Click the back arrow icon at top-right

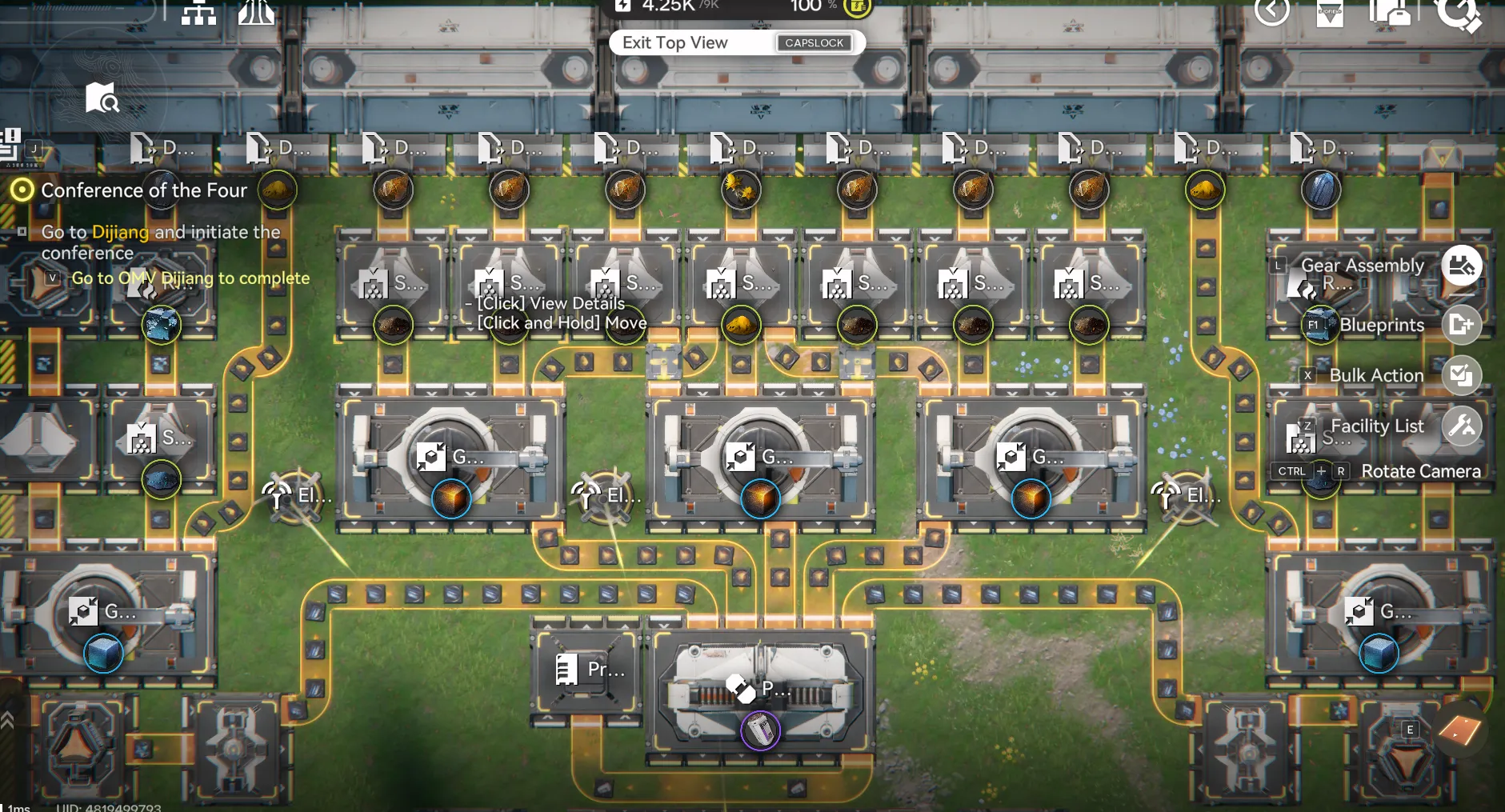1273,13
